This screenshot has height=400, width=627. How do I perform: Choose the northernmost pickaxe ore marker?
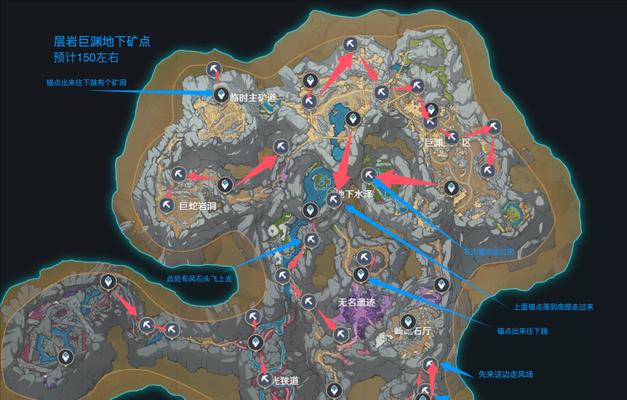click(351, 43)
